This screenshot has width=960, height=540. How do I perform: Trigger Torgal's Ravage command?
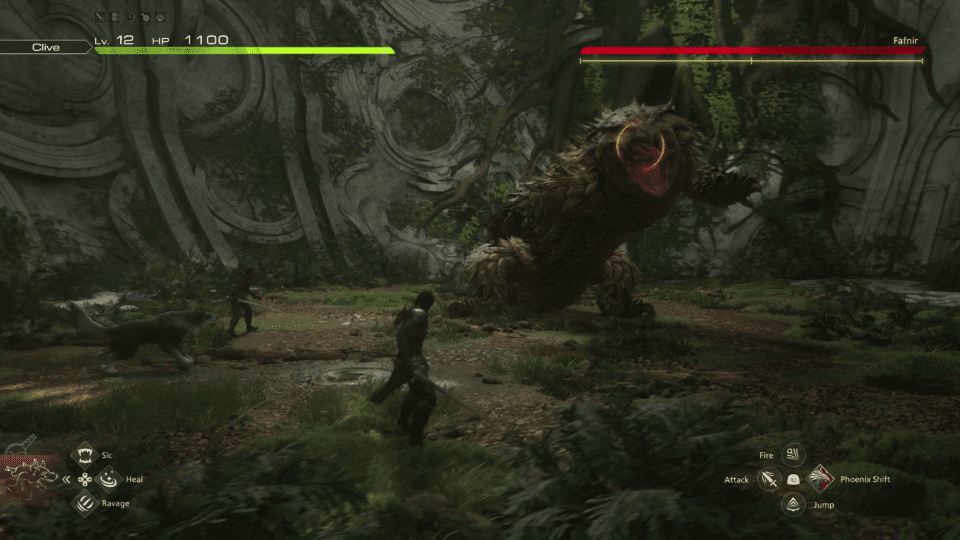pyautogui.click(x=85, y=503)
